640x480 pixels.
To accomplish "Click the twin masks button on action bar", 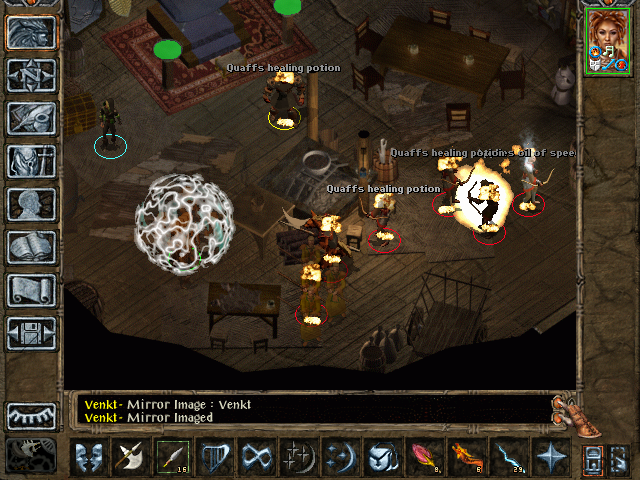I will pos(89,457).
